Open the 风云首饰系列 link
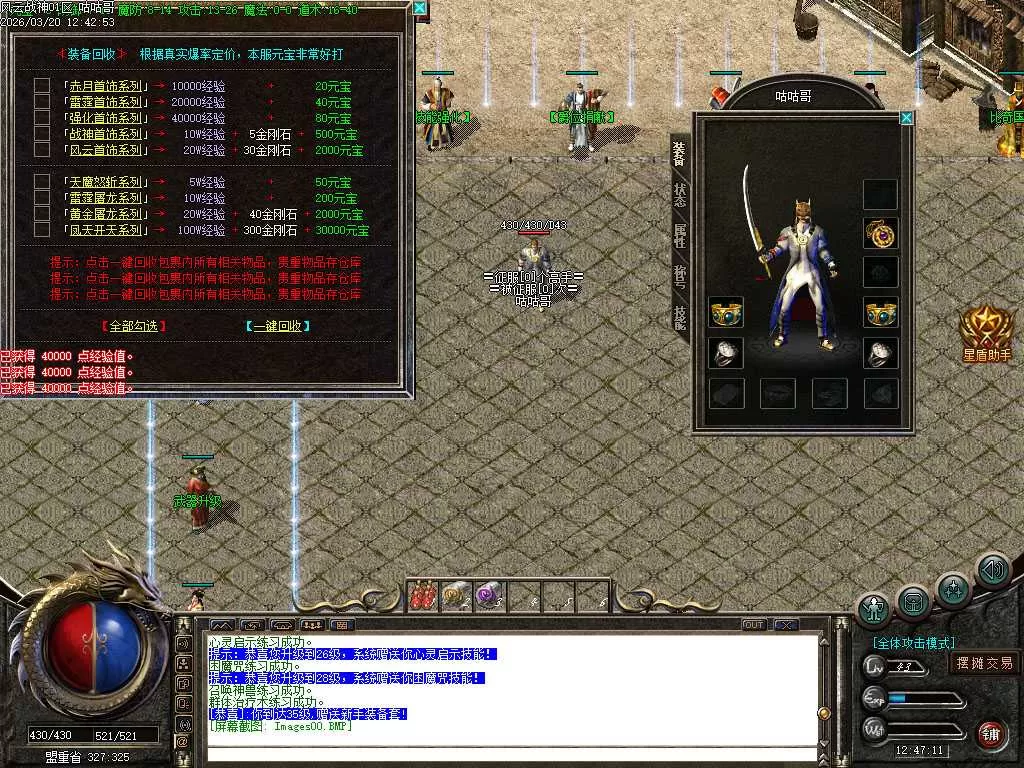This screenshot has height=768, width=1024. click(105, 150)
